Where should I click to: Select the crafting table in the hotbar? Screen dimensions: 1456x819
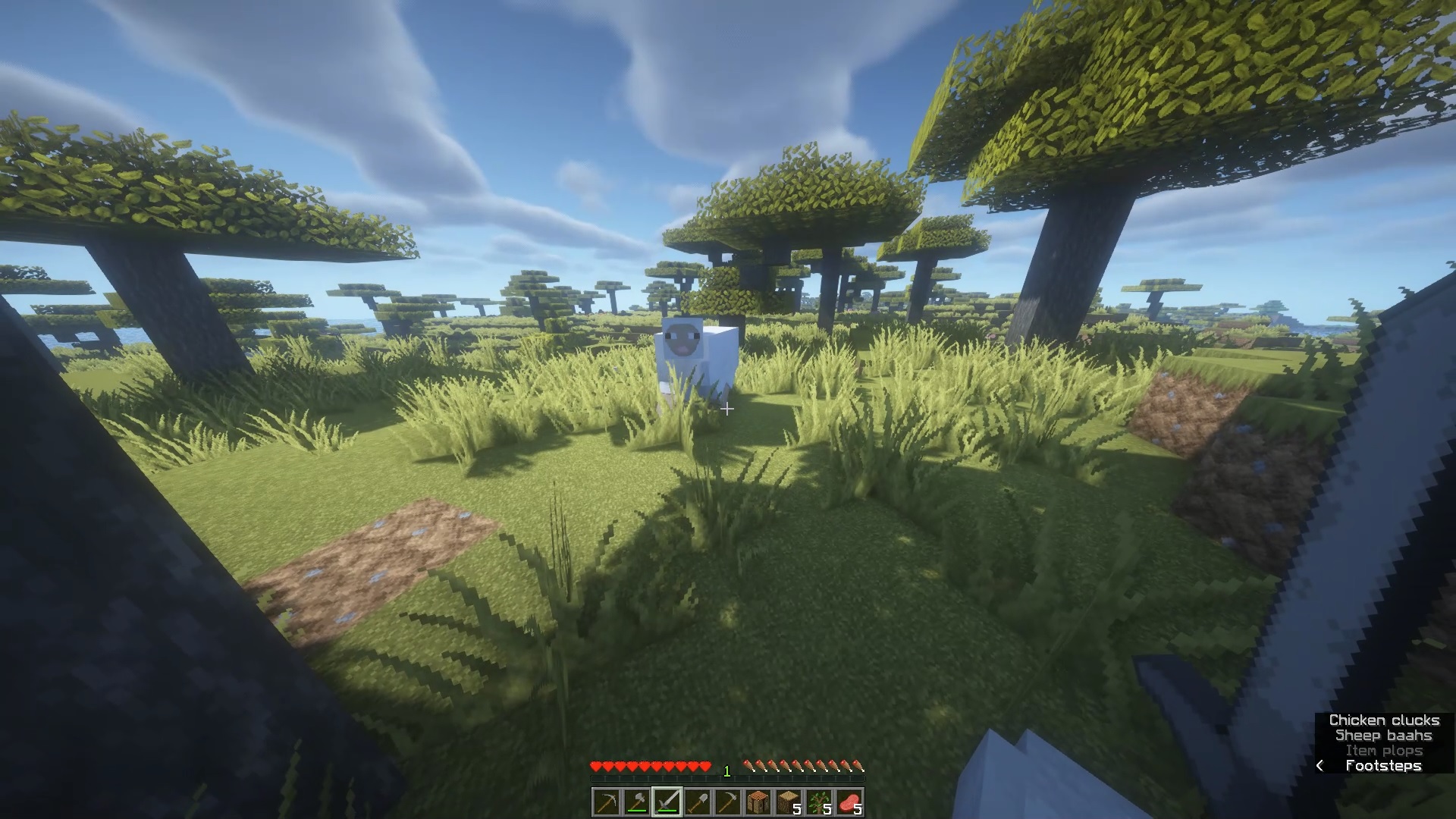click(x=758, y=802)
